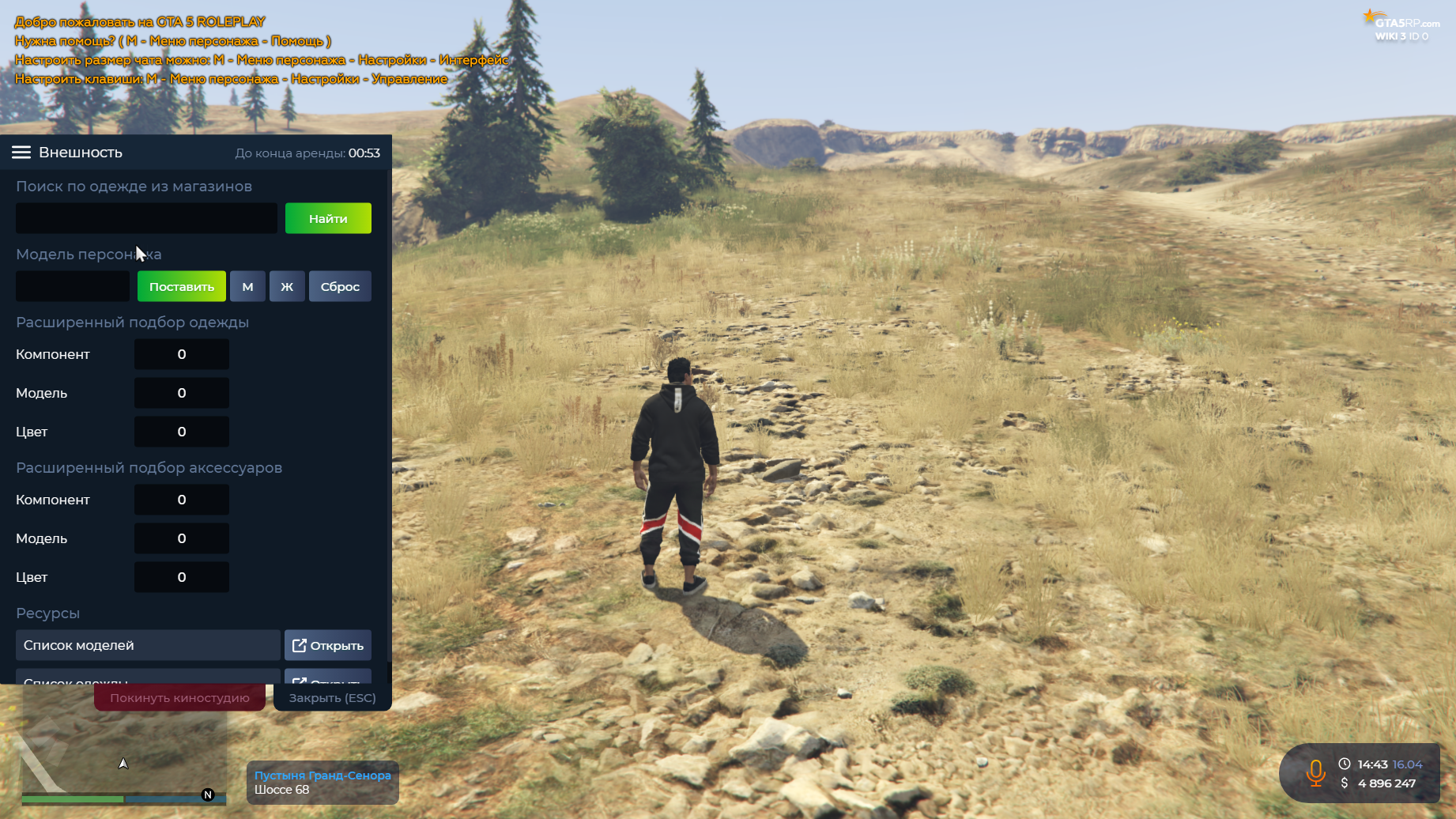
Task: Select the female Ж model button
Action: pos(287,286)
